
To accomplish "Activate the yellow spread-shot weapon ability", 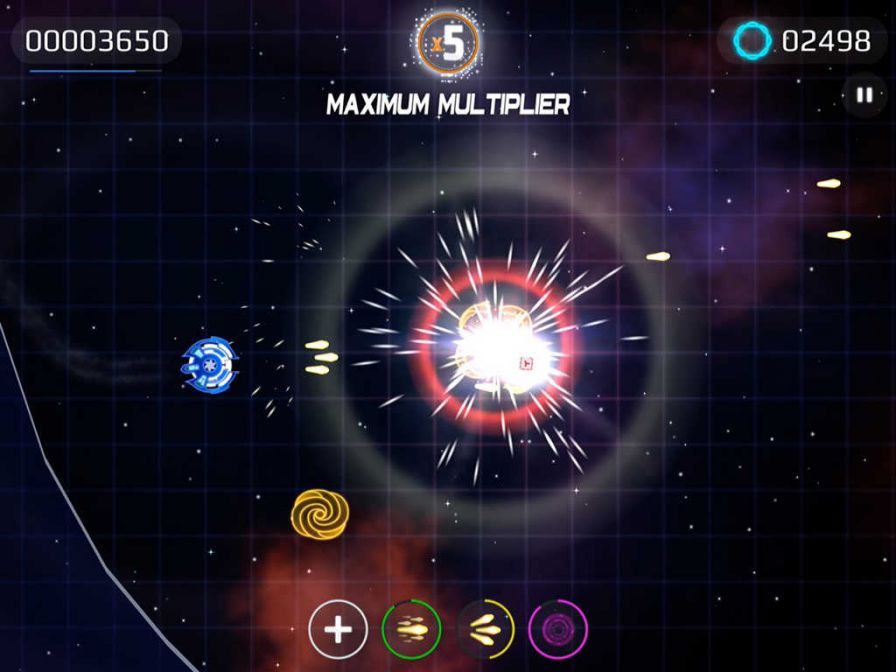I will pos(486,630).
